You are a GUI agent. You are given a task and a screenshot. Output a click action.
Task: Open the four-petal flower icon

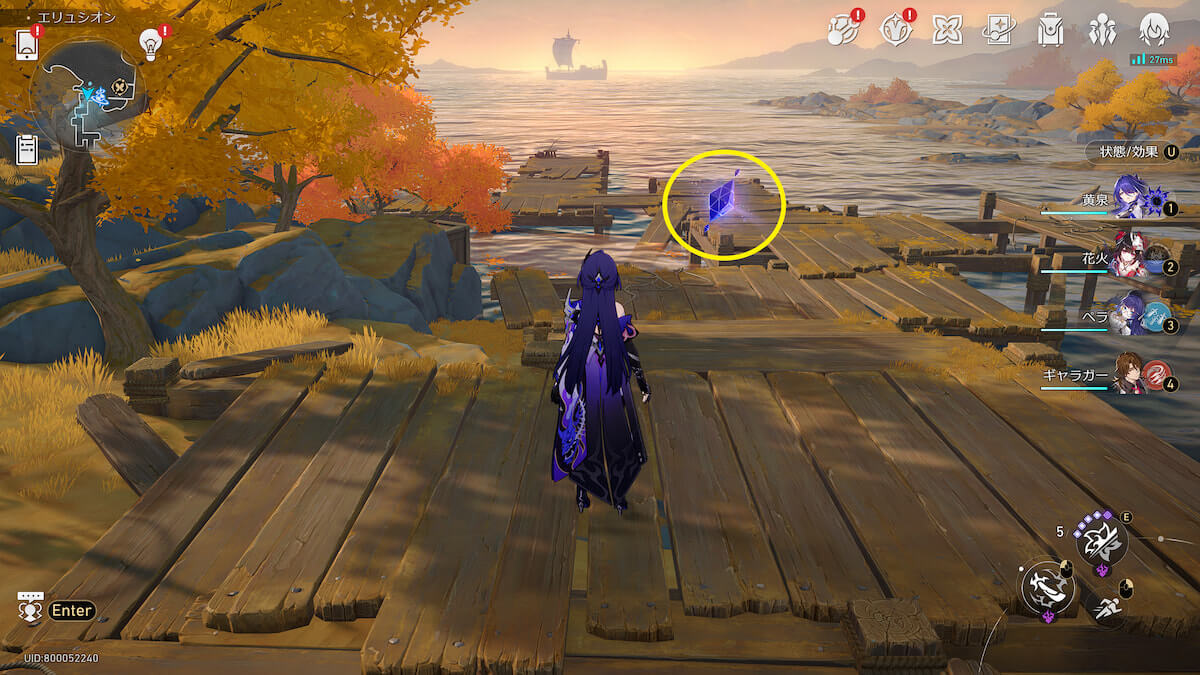(x=946, y=31)
